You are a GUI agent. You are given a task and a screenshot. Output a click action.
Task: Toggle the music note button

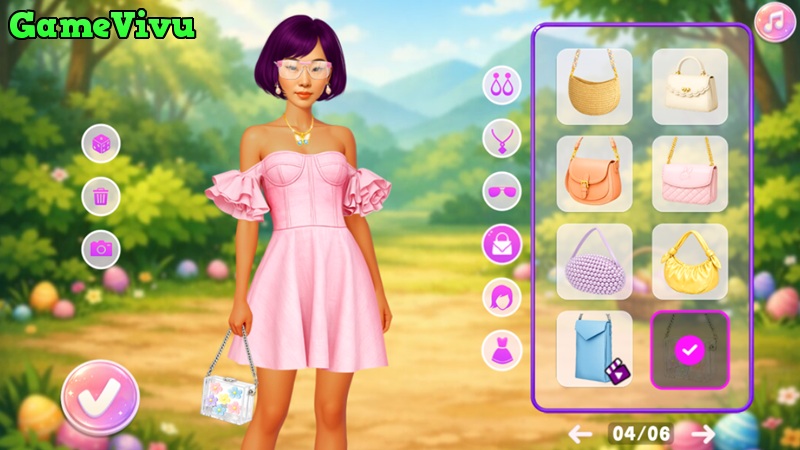[x=774, y=23]
